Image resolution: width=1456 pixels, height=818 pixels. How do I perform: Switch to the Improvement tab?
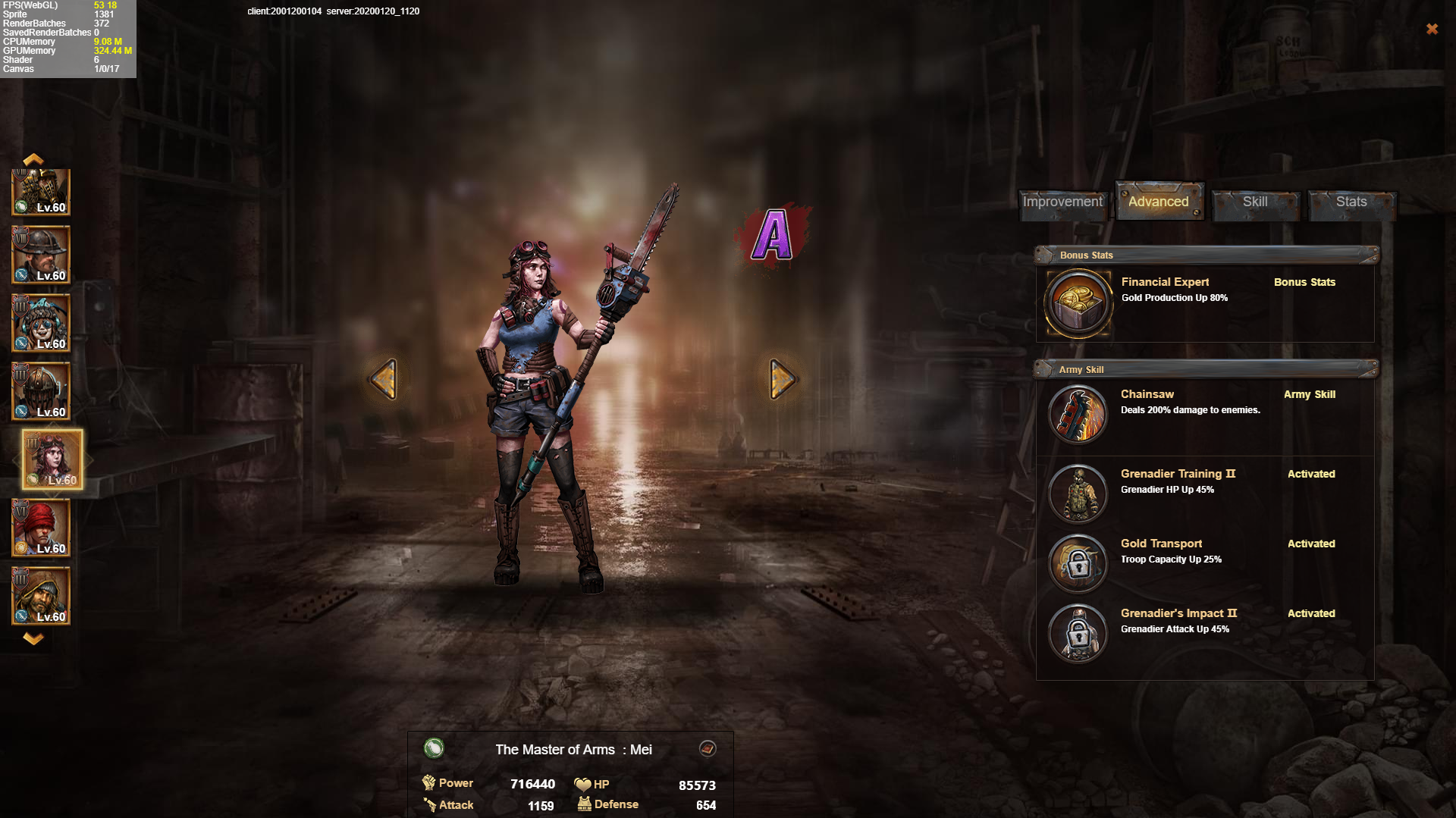(1062, 202)
